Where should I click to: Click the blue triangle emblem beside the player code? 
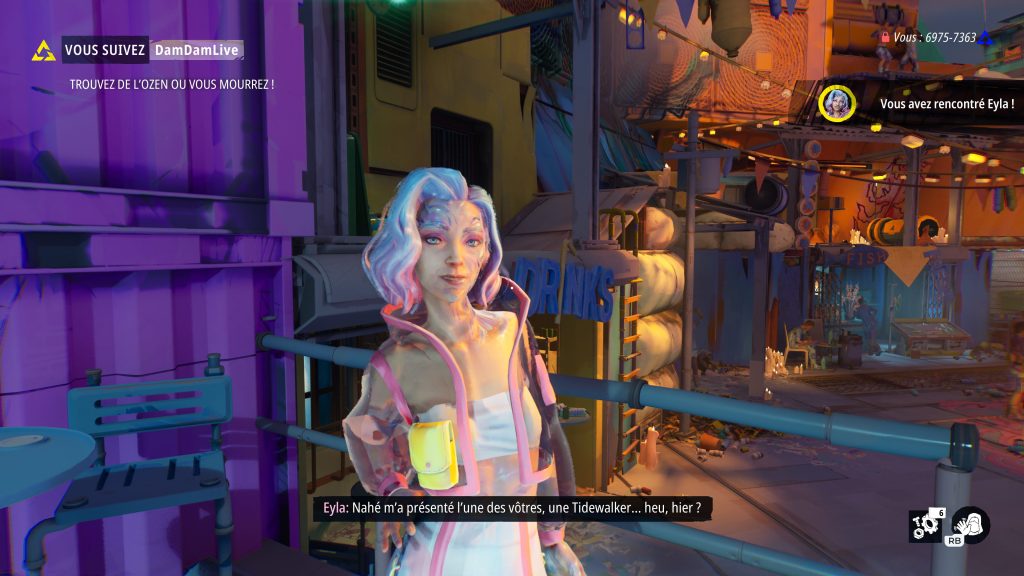coord(985,37)
